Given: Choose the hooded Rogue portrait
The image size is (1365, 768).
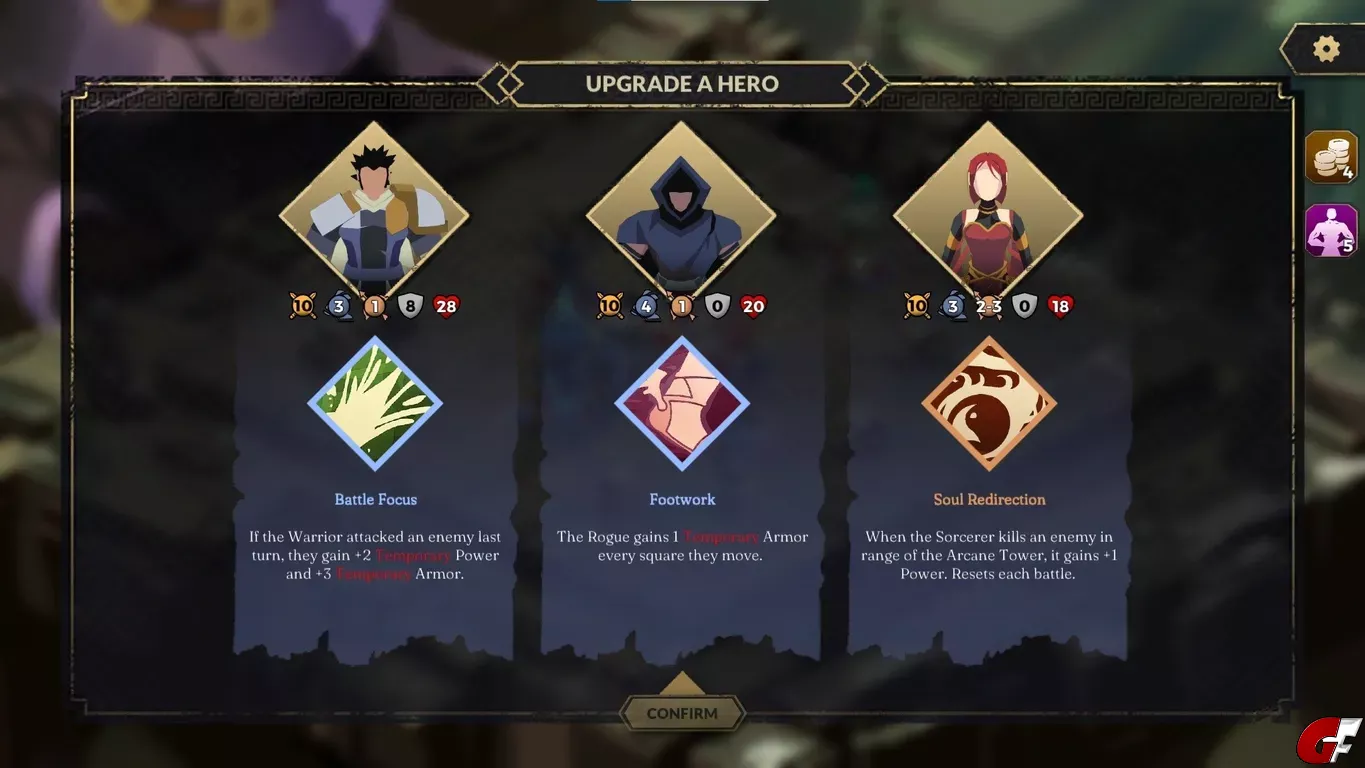Looking at the screenshot, I should click(681, 214).
